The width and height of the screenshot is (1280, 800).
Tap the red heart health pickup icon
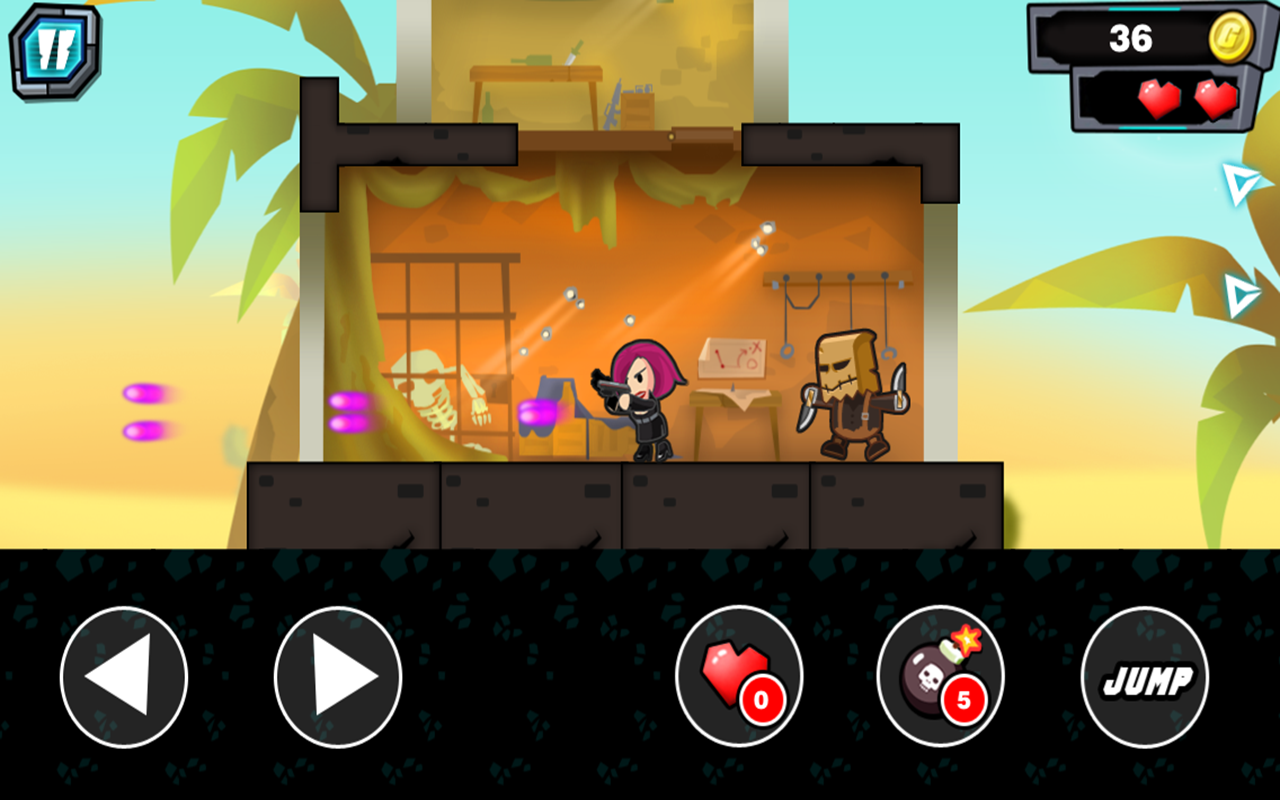735,670
